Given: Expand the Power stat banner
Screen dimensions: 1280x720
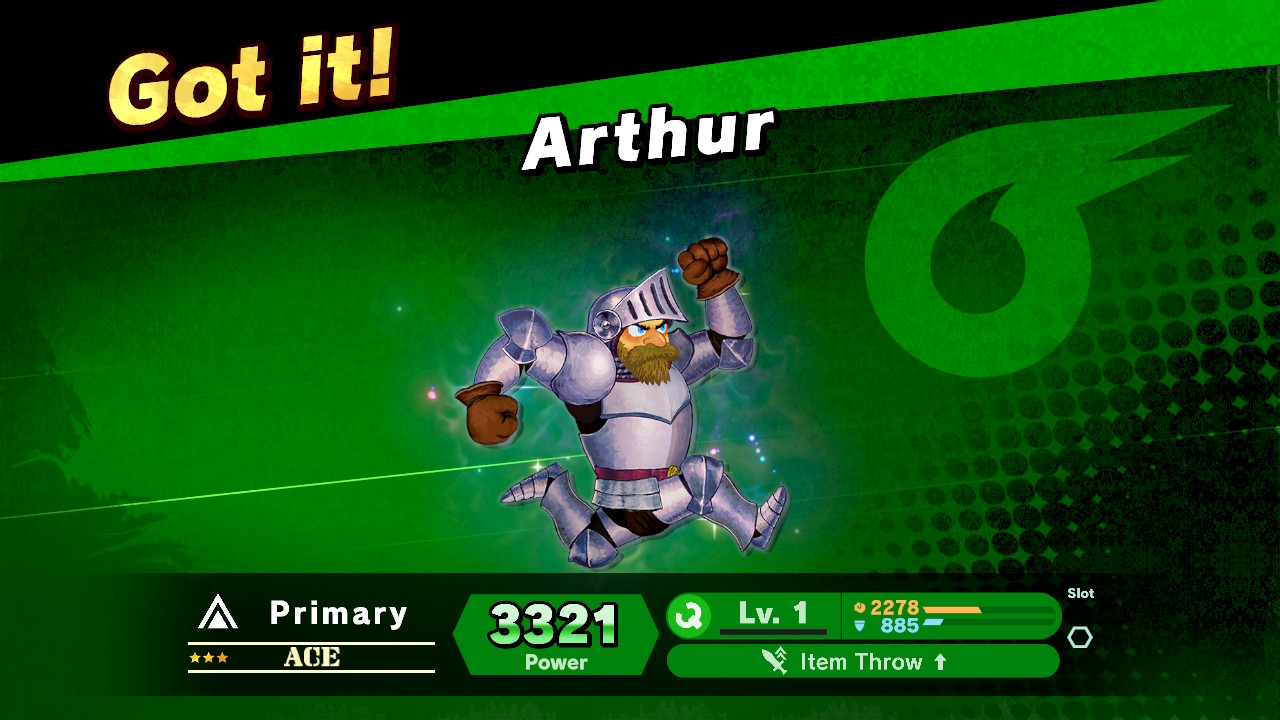Looking at the screenshot, I should click(555, 635).
